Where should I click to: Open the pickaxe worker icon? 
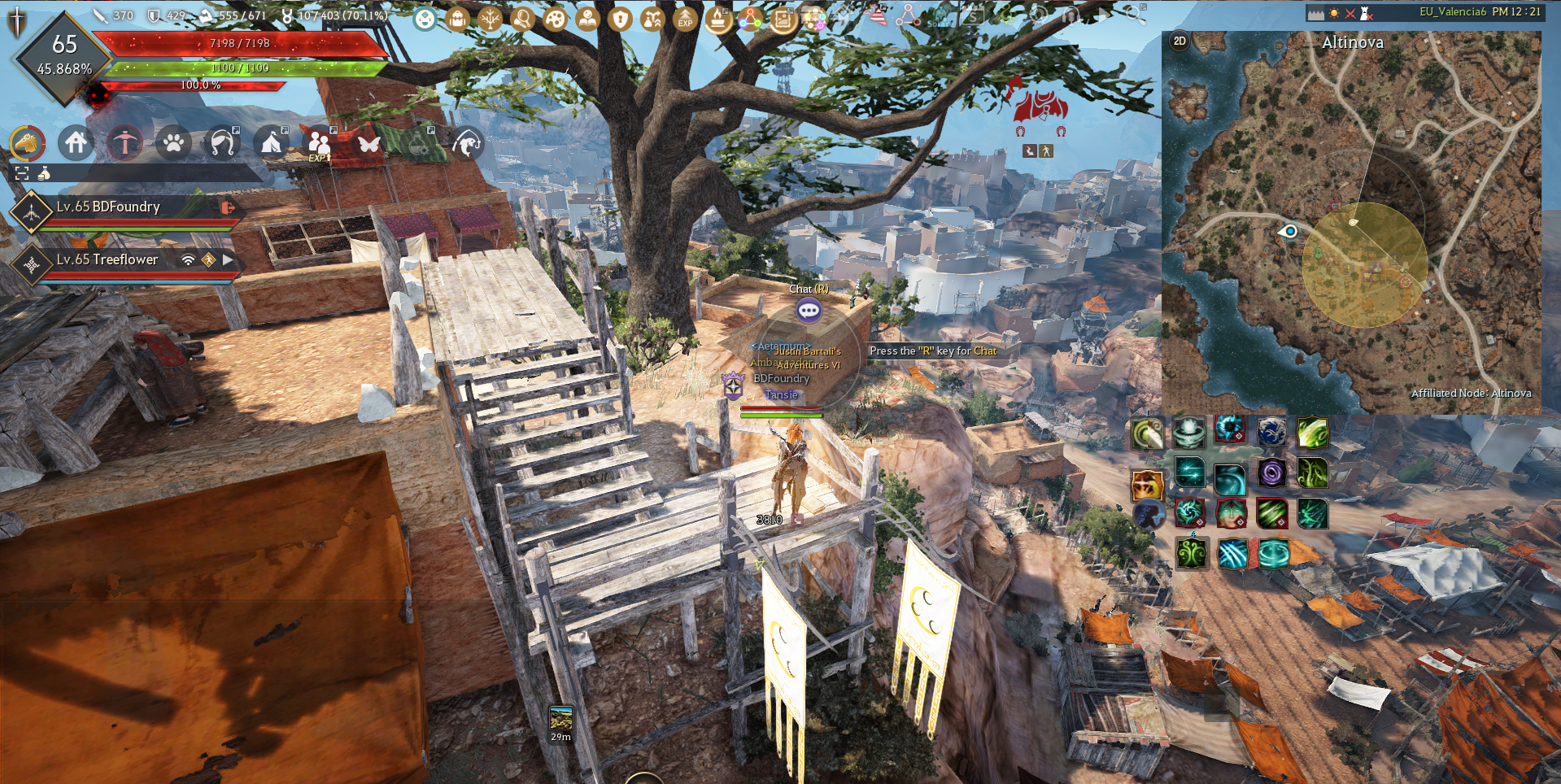124,143
